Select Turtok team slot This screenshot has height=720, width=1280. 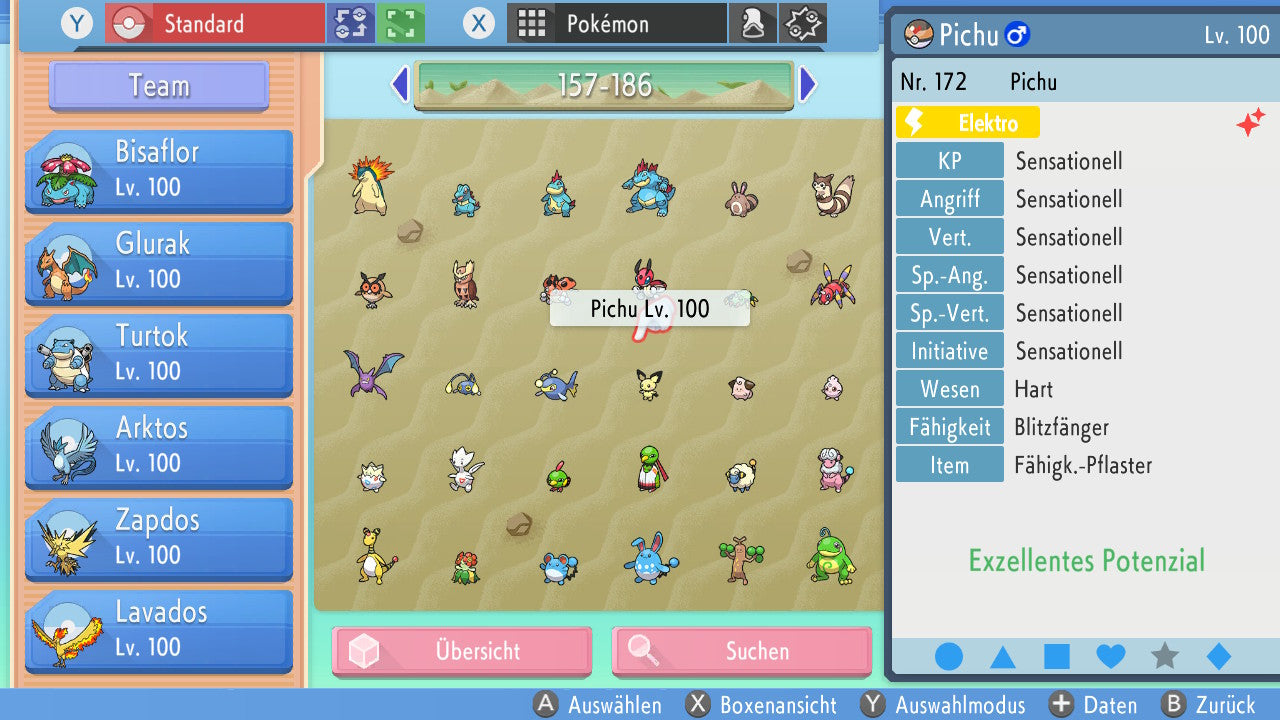(x=159, y=354)
